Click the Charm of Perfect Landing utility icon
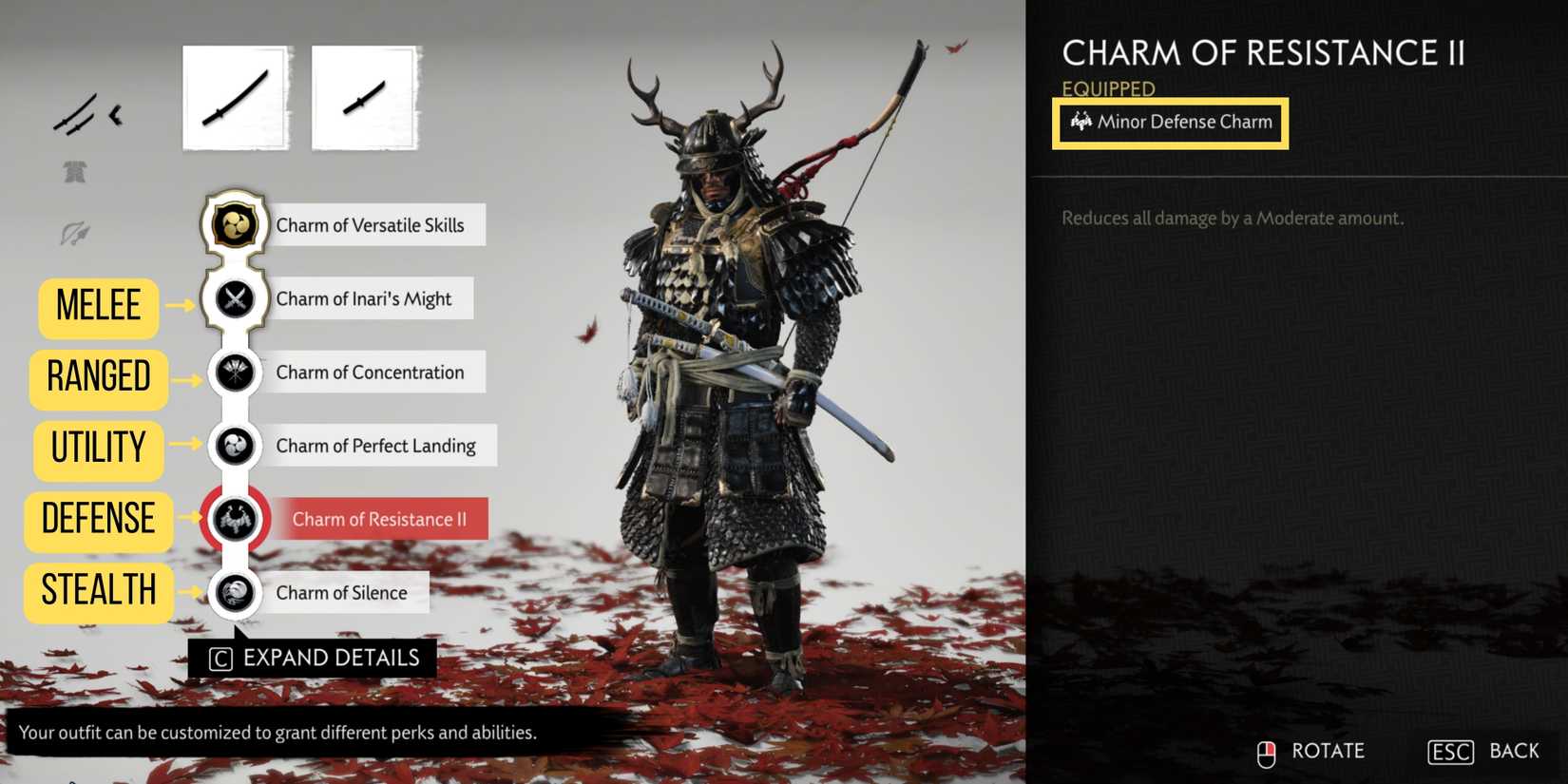 coord(235,445)
